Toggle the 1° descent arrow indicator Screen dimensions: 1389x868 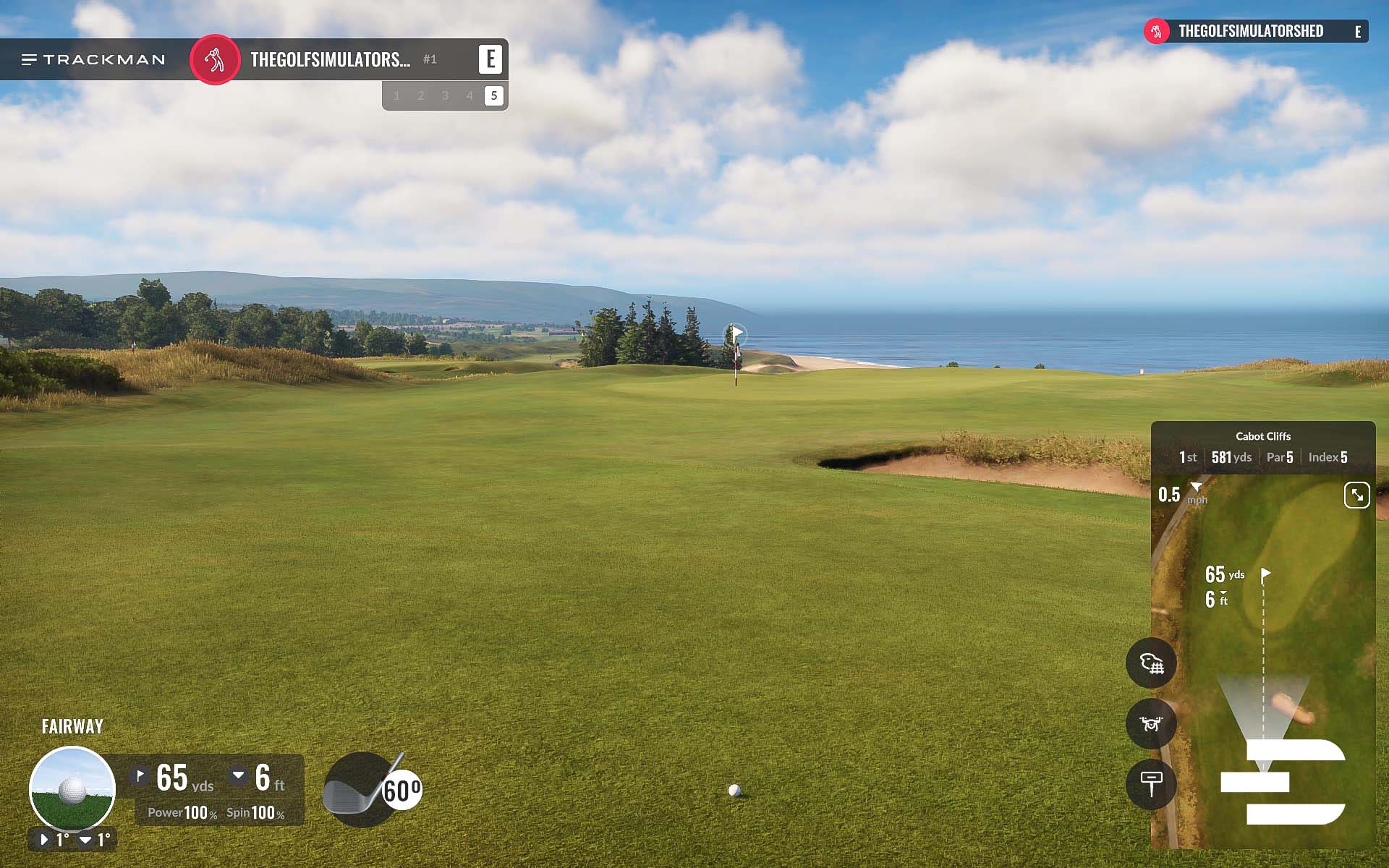[x=85, y=839]
